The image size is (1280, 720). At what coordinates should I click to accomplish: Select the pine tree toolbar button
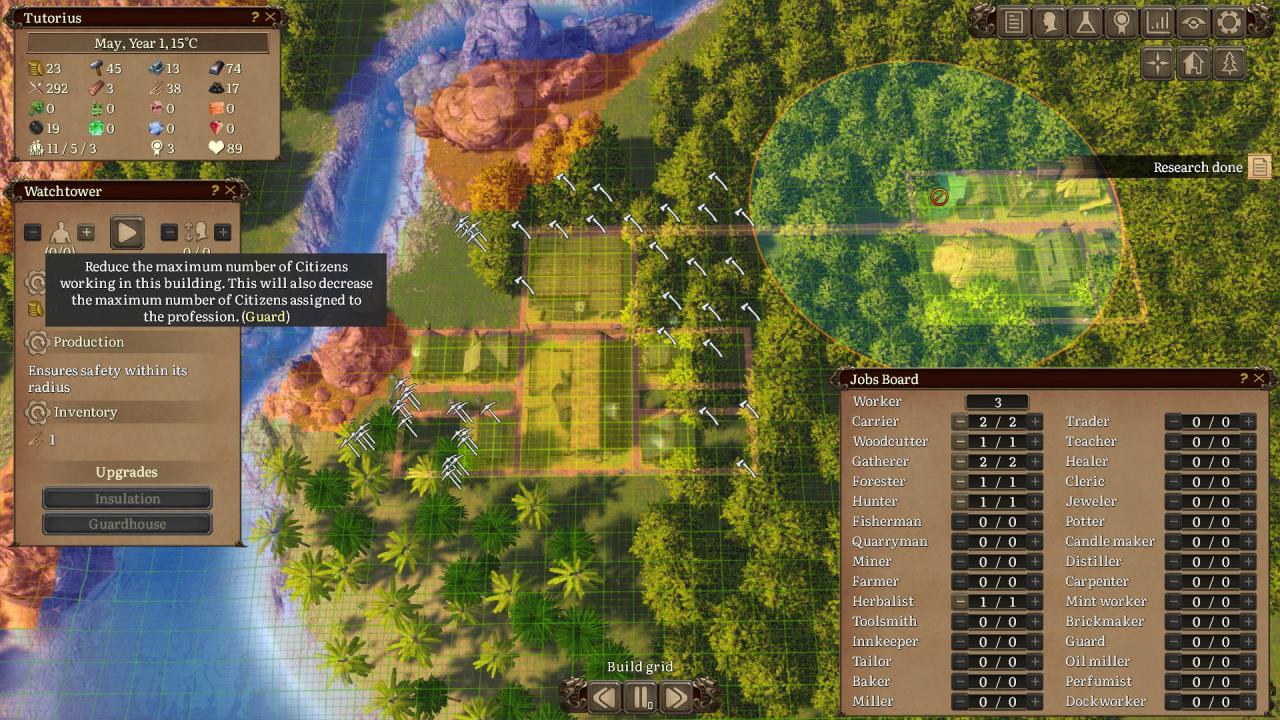tap(1229, 64)
